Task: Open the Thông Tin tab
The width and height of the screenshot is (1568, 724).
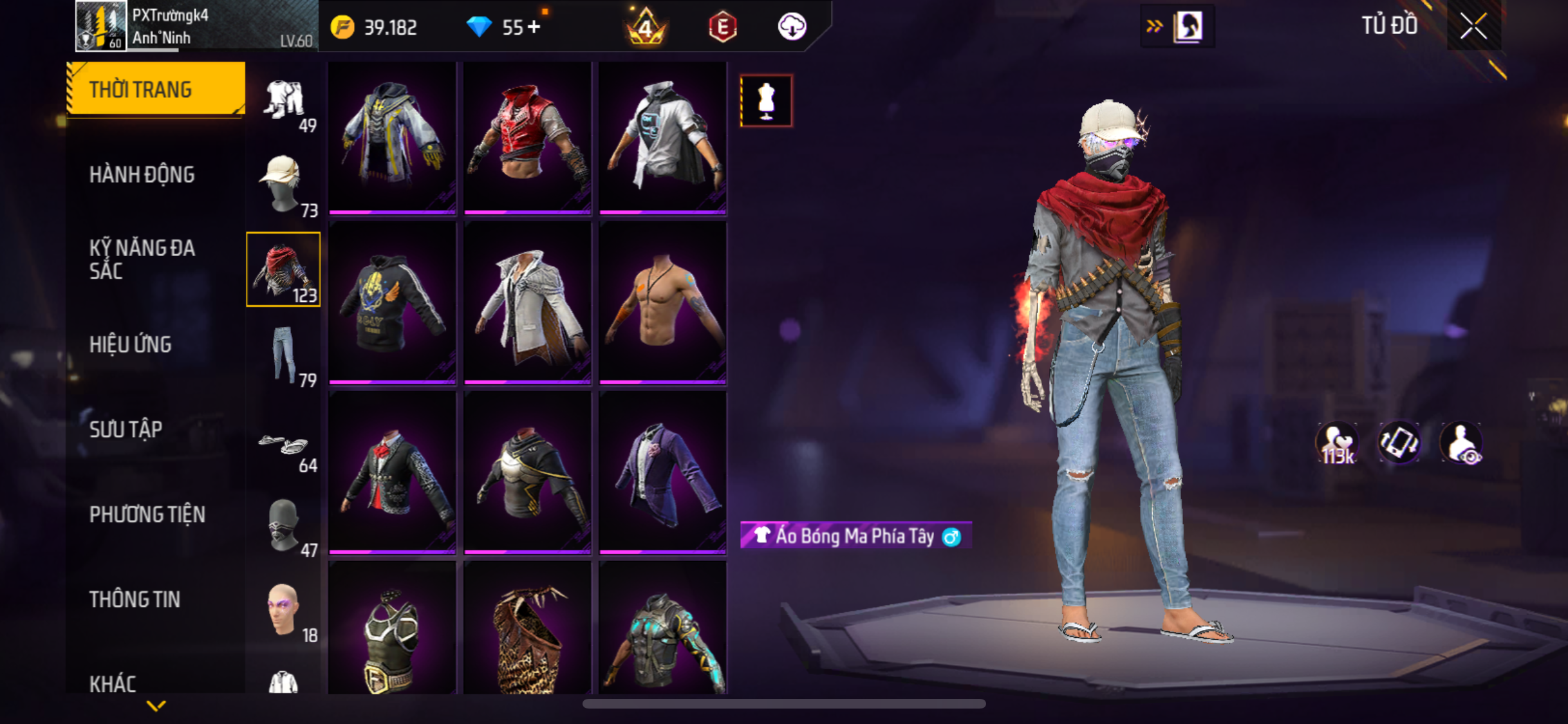Action: pos(135,599)
